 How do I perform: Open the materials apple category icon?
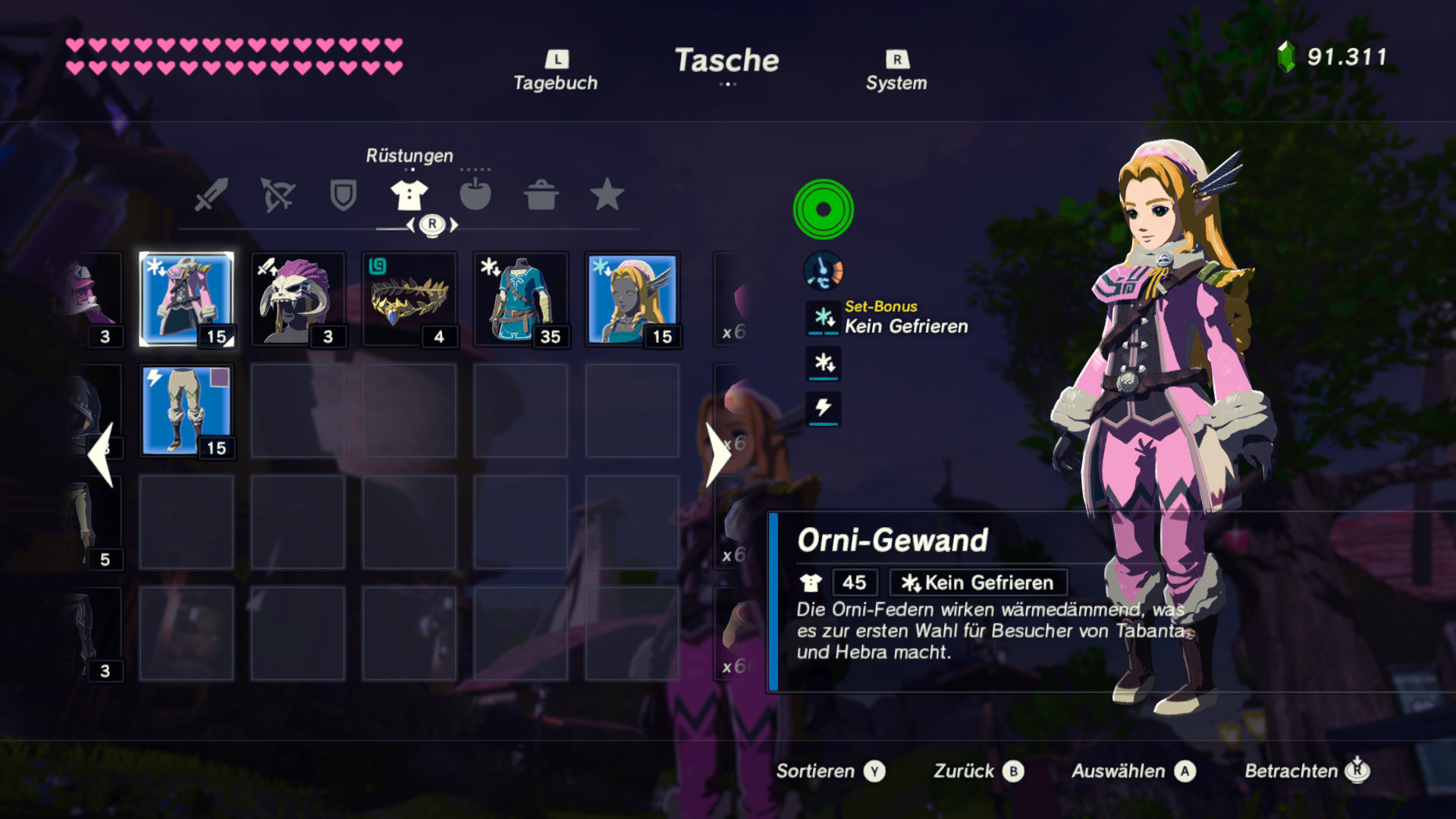point(475,196)
